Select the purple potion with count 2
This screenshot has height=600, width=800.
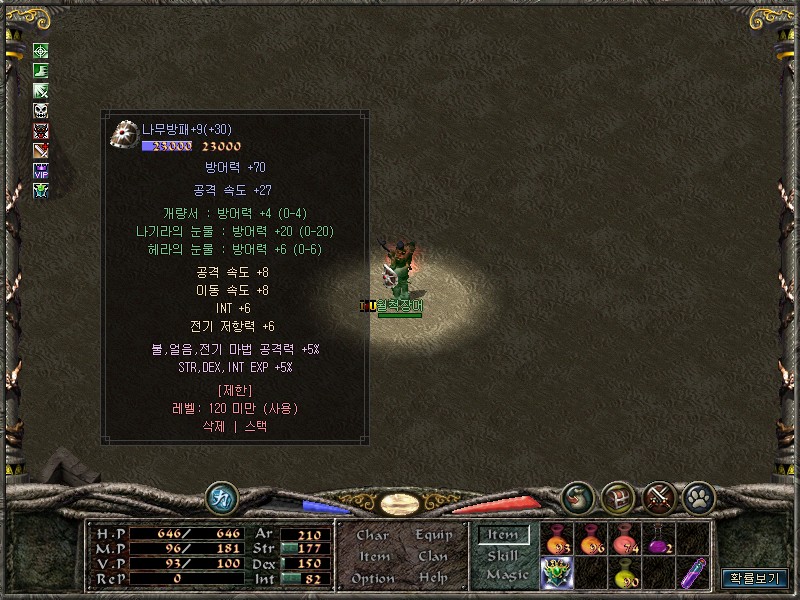pyautogui.click(x=660, y=540)
